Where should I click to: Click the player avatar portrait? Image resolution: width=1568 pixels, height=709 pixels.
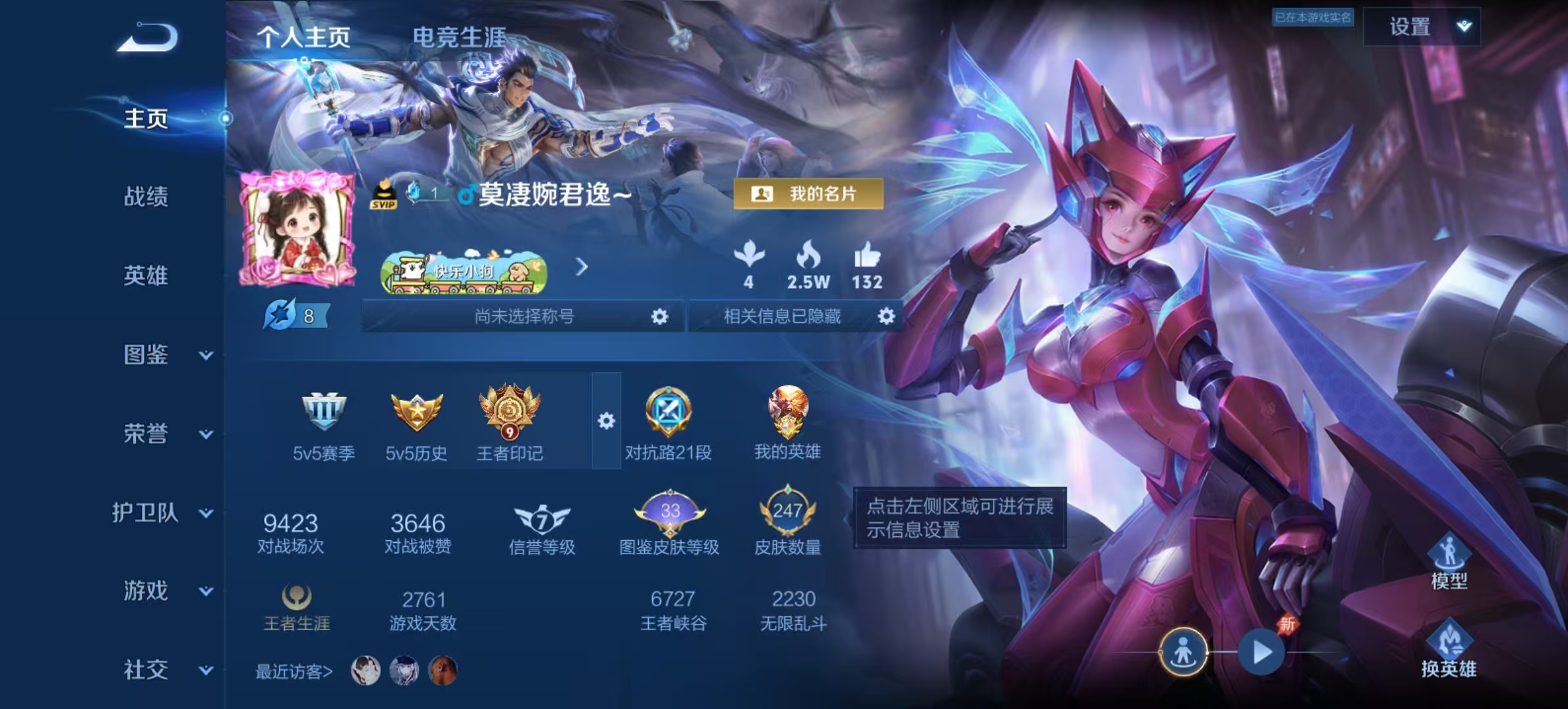pos(297,228)
